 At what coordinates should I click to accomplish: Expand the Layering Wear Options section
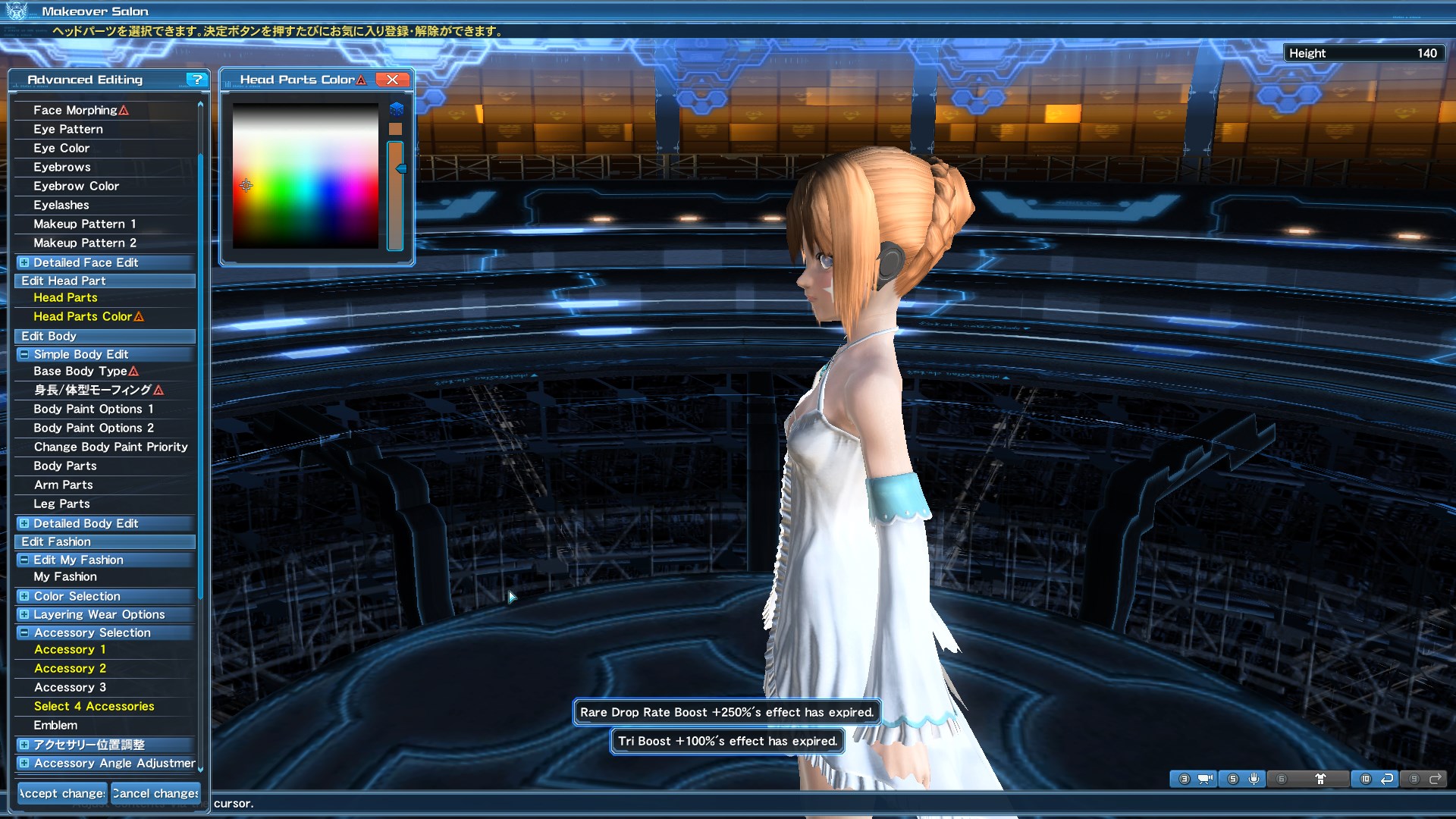[24, 615]
